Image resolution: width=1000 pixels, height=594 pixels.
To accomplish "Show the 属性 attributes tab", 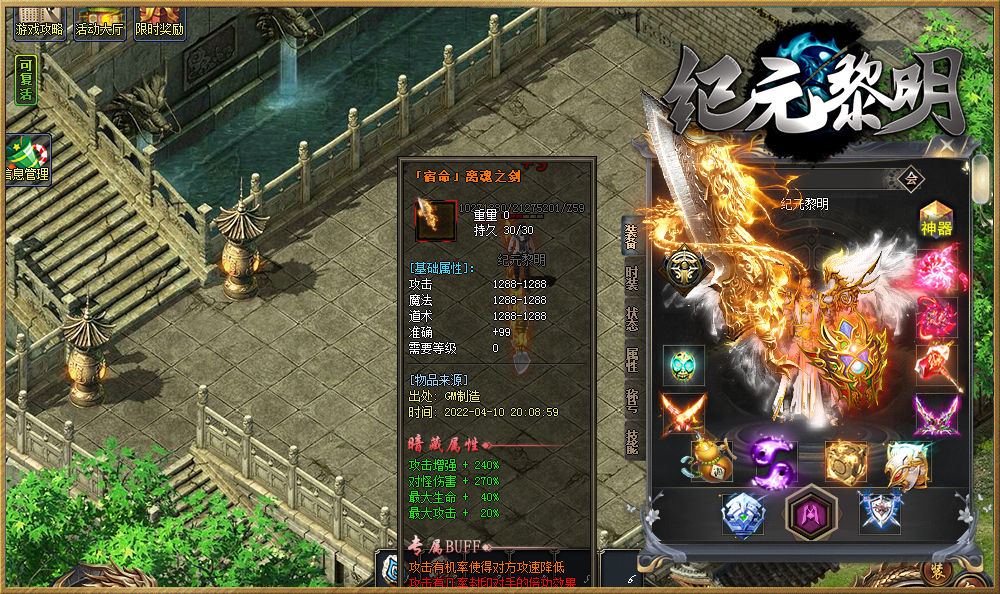I will pyautogui.click(x=632, y=359).
